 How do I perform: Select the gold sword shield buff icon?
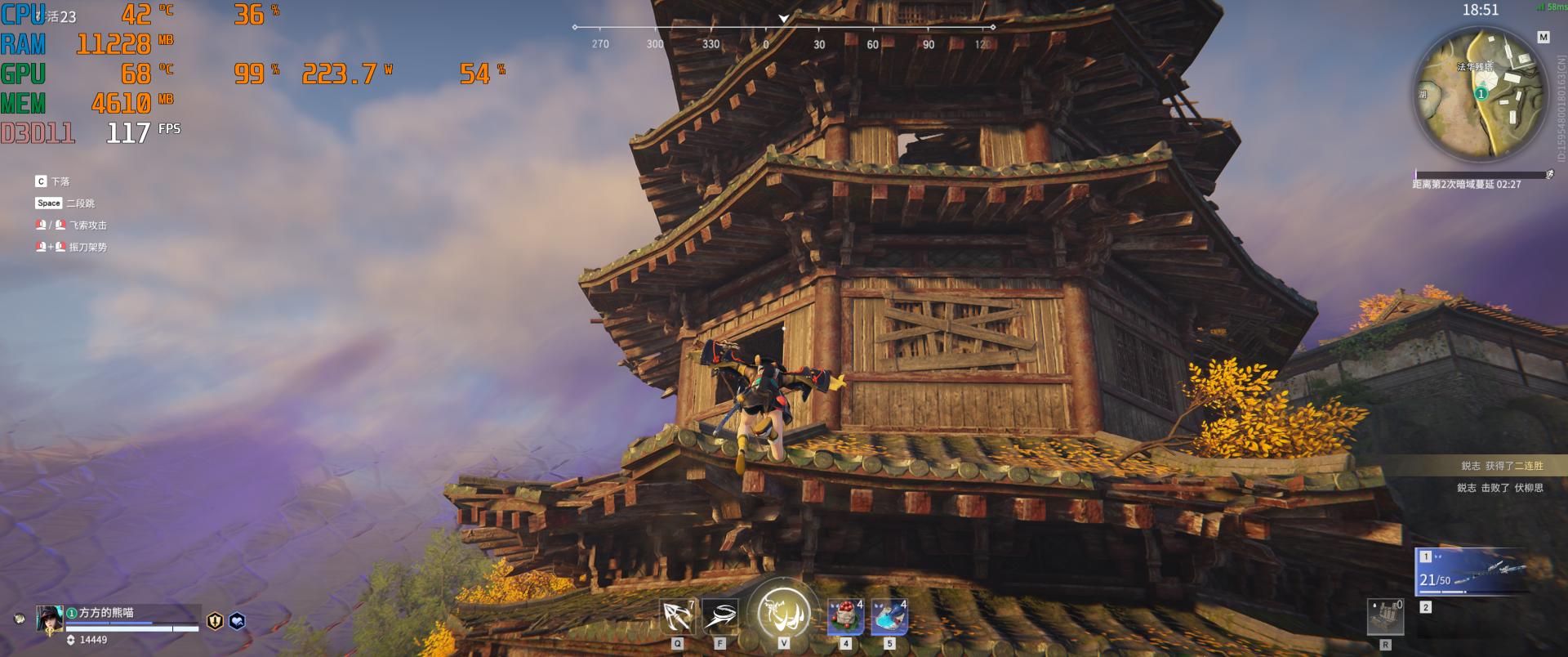pos(215,621)
